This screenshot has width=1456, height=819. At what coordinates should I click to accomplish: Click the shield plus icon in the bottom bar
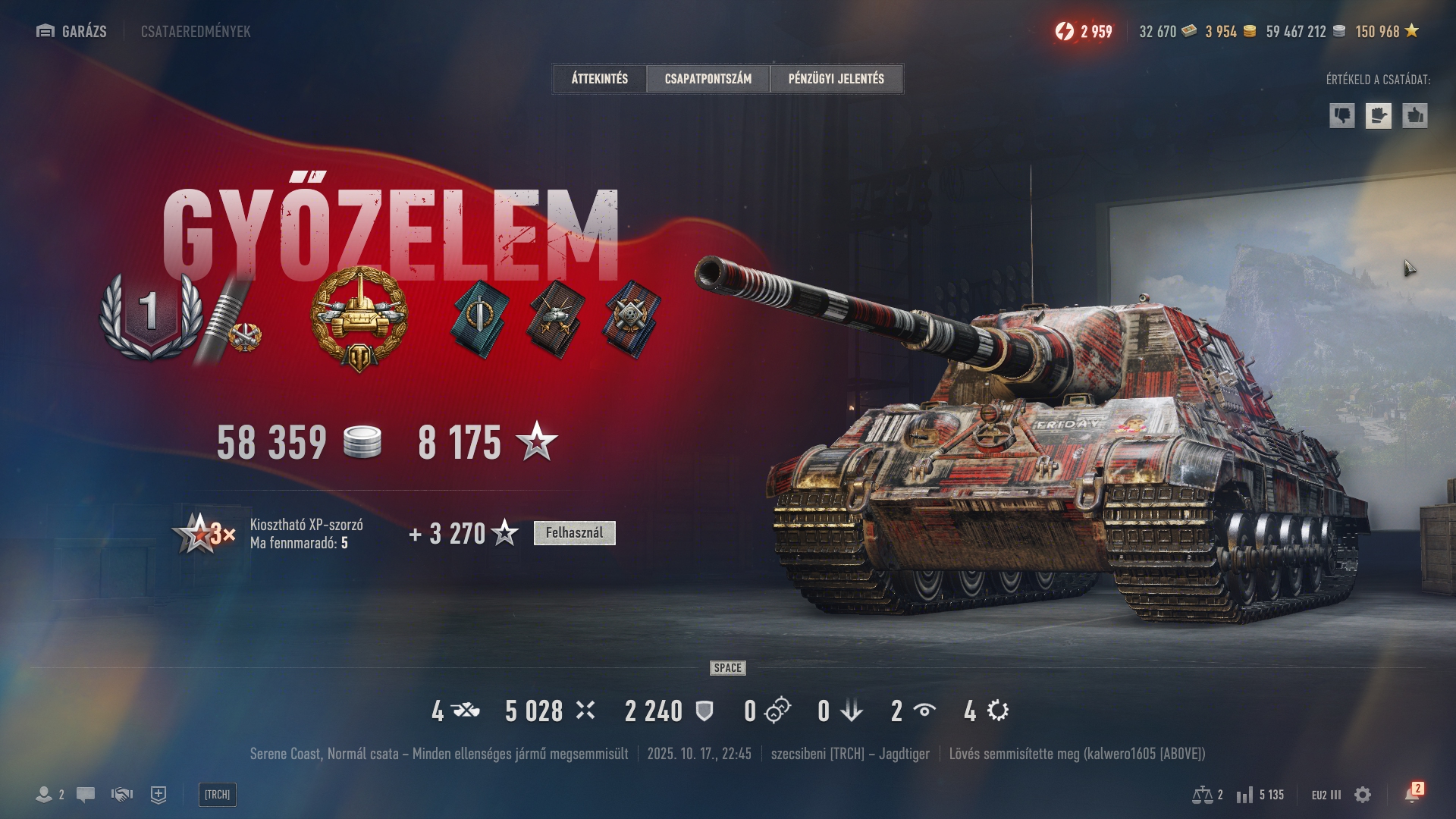pyautogui.click(x=158, y=795)
